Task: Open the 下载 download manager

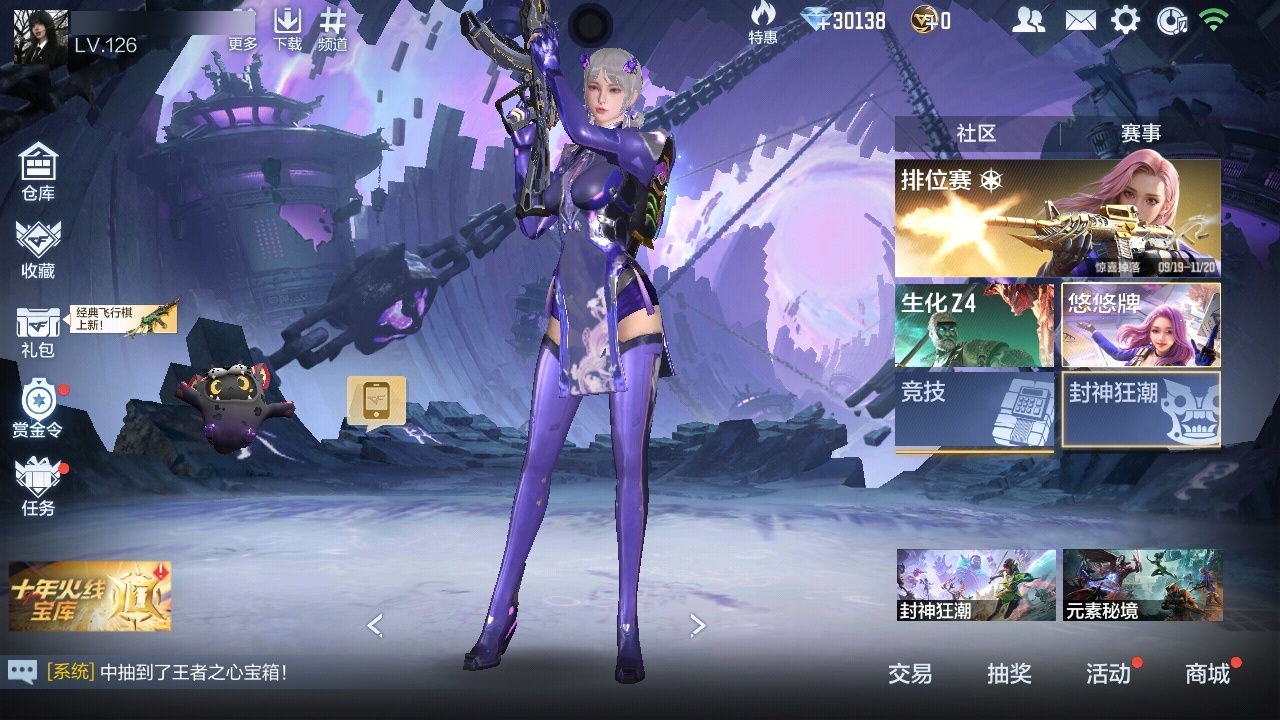Action: point(288,30)
